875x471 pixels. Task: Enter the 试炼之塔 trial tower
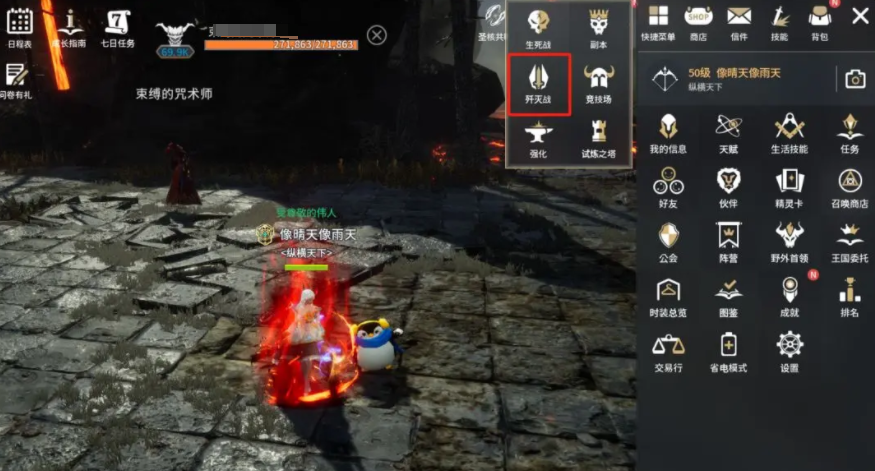coord(599,139)
